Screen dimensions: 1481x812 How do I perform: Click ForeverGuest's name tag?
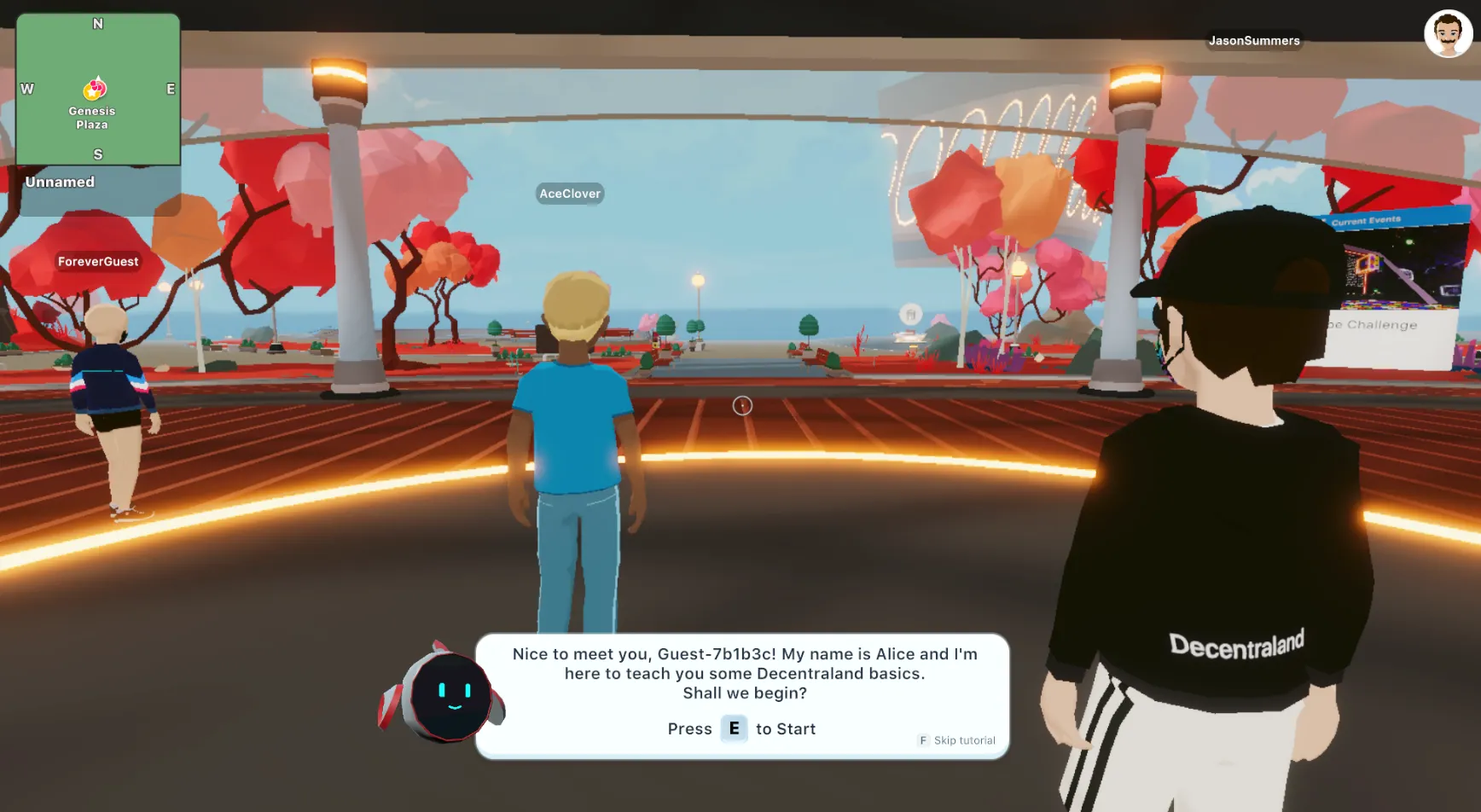tap(97, 261)
